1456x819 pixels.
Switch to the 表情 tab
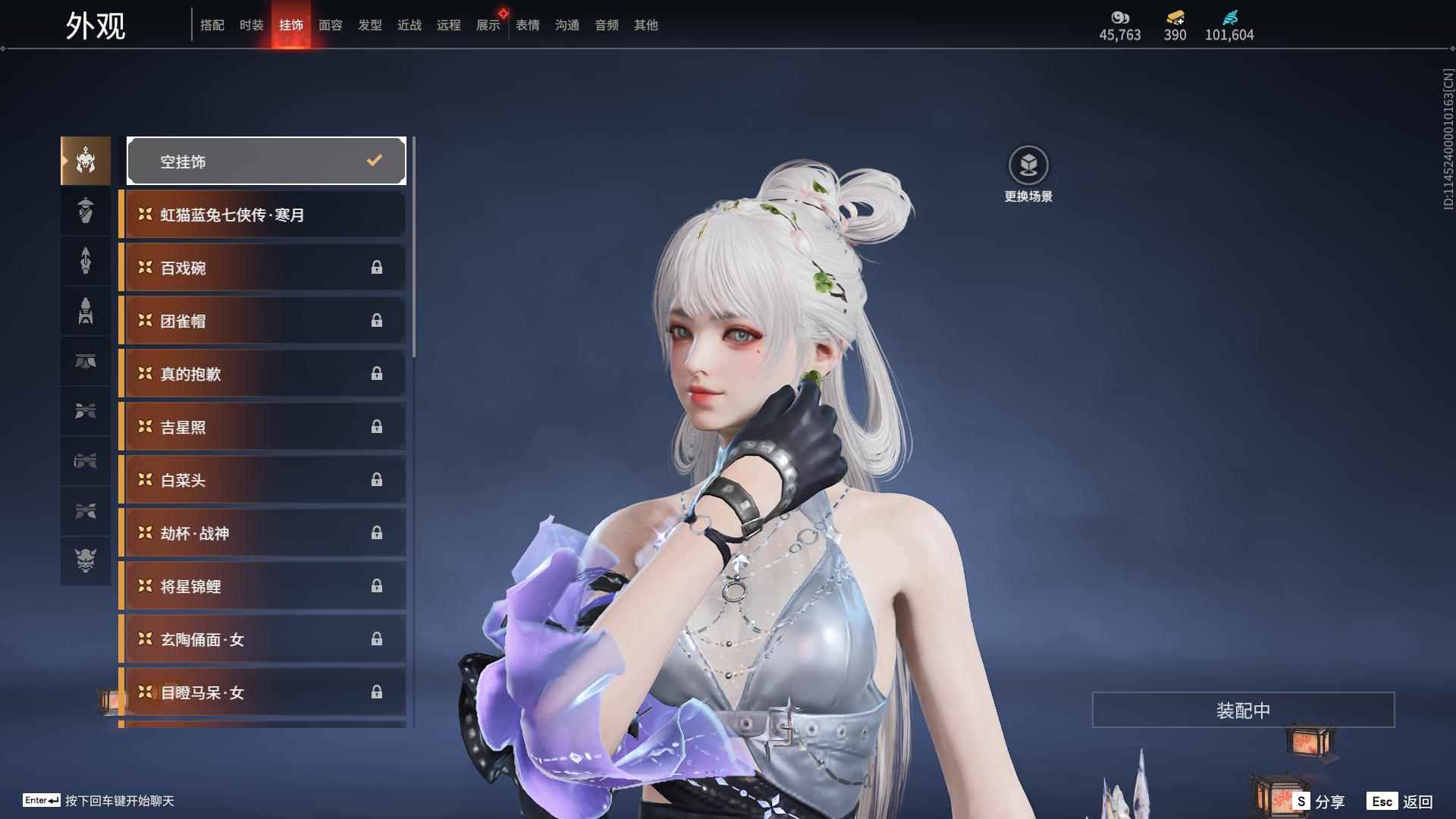(528, 25)
